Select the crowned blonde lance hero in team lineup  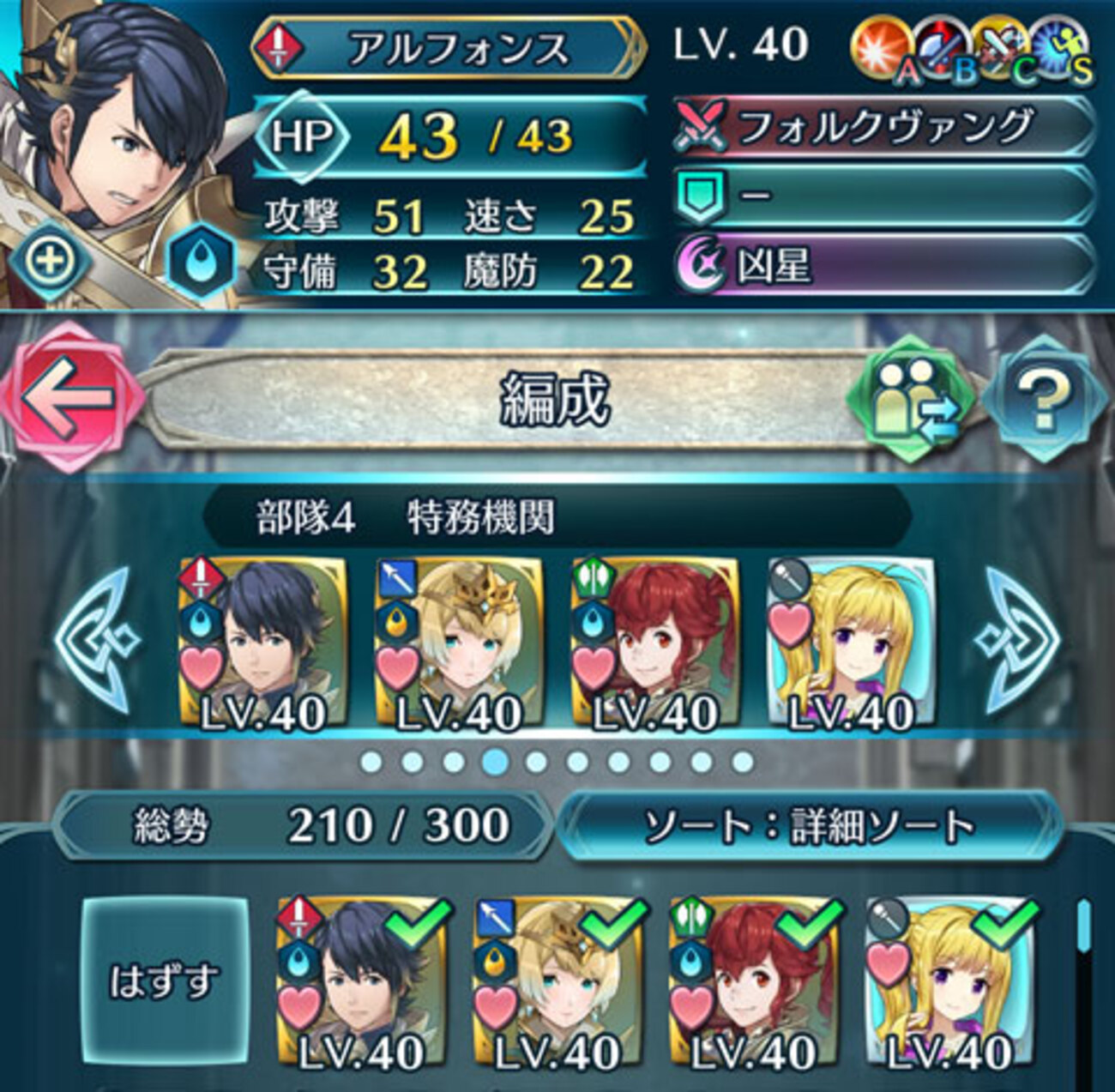[459, 645]
